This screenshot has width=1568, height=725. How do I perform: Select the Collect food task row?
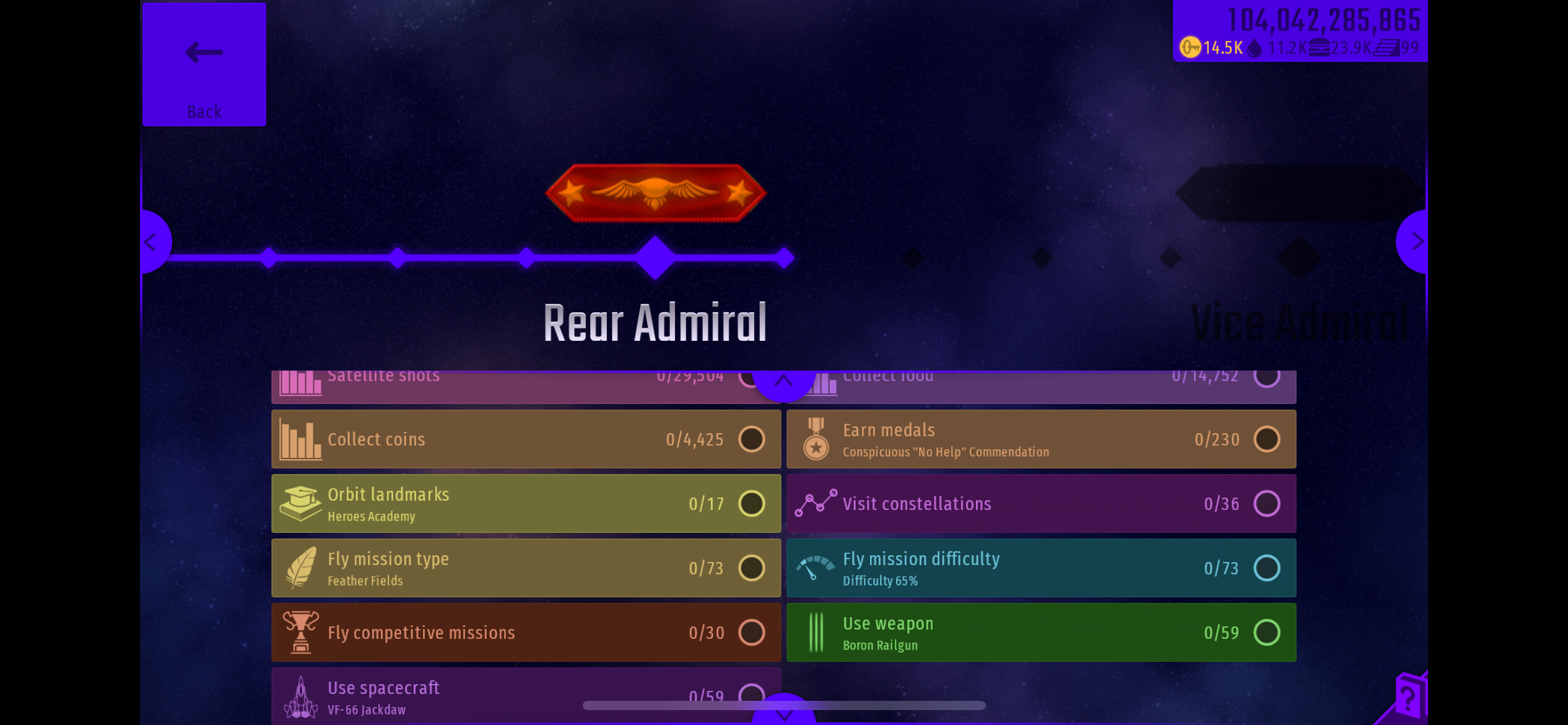(1053, 385)
